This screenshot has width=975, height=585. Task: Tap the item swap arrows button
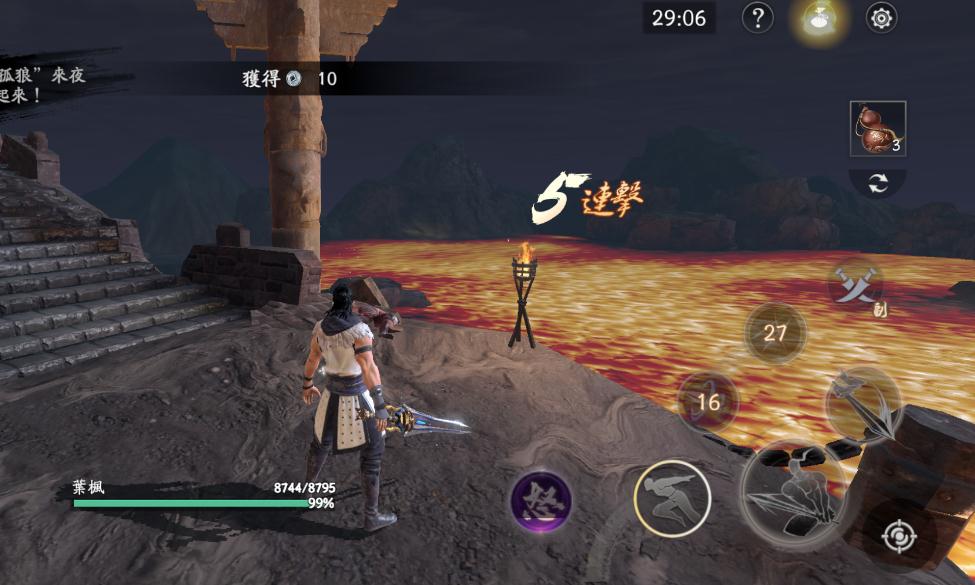pyautogui.click(x=878, y=183)
